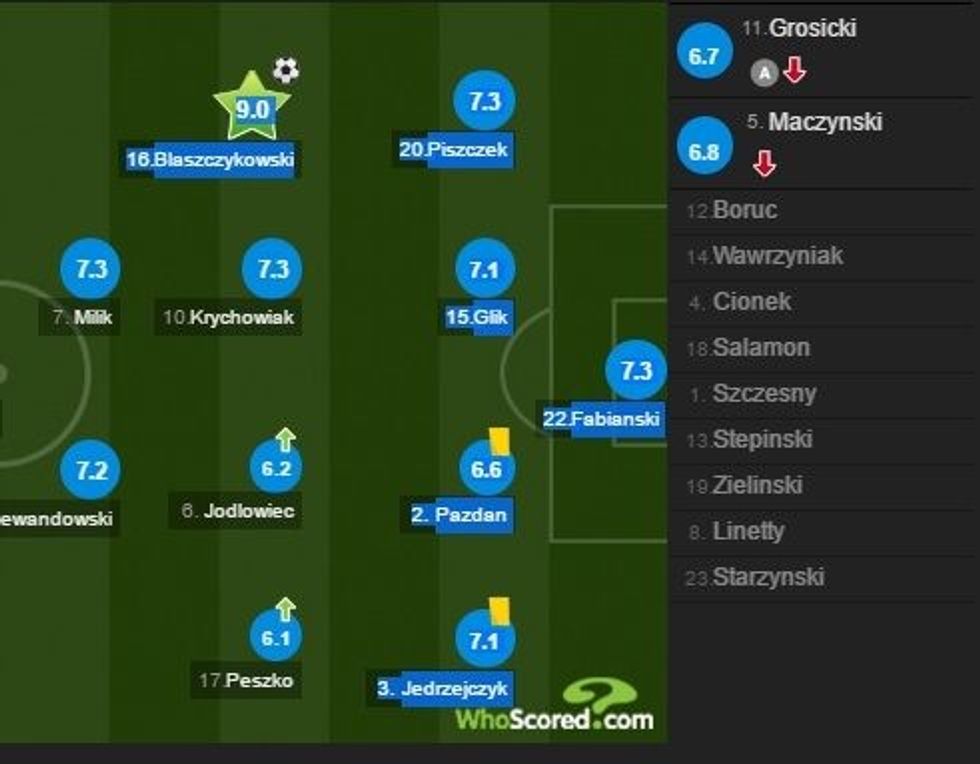The width and height of the screenshot is (980, 764).
Task: Select Zielinski from the bench
Action: click(x=758, y=486)
